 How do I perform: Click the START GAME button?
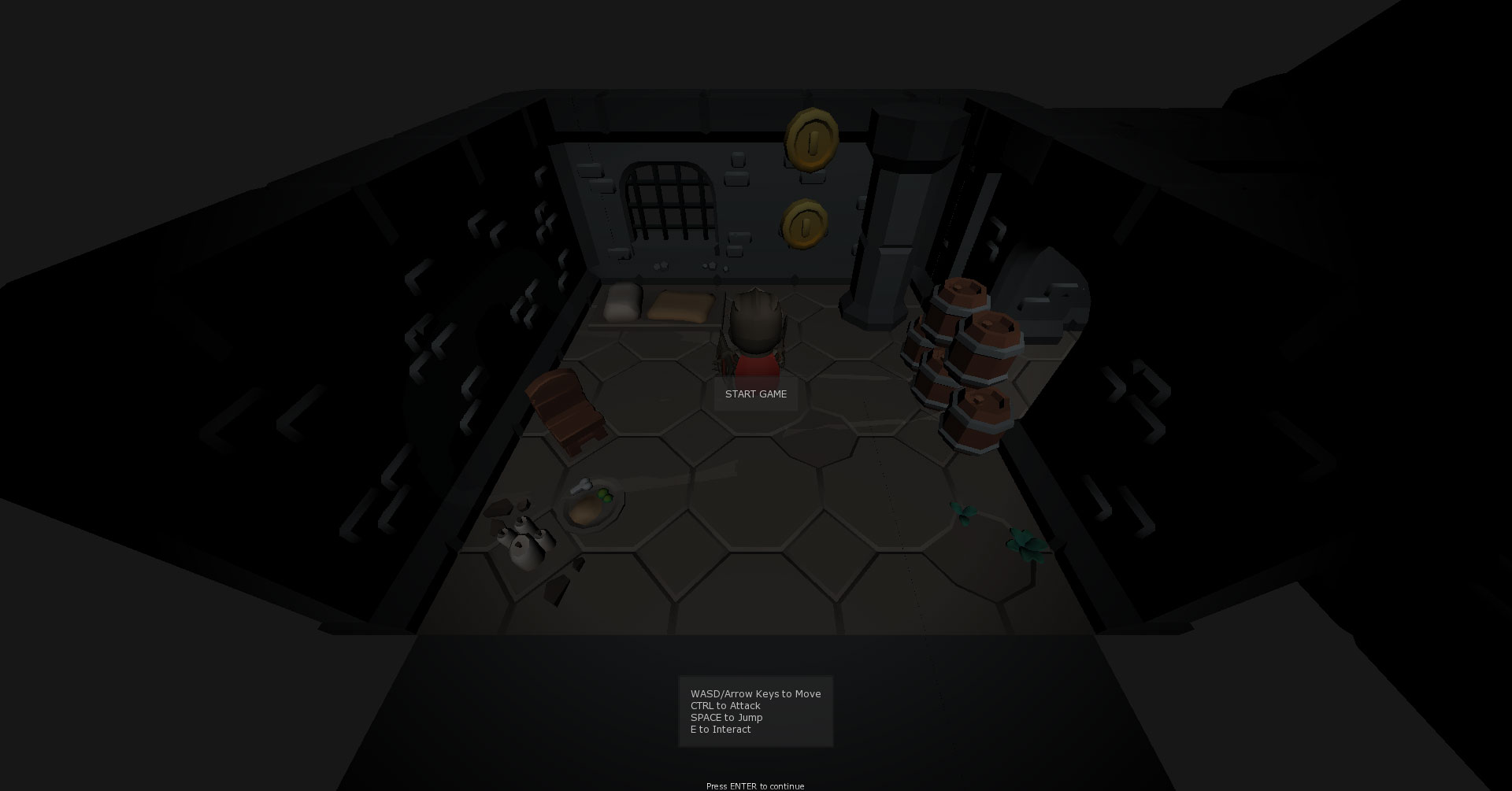pyautogui.click(x=755, y=394)
